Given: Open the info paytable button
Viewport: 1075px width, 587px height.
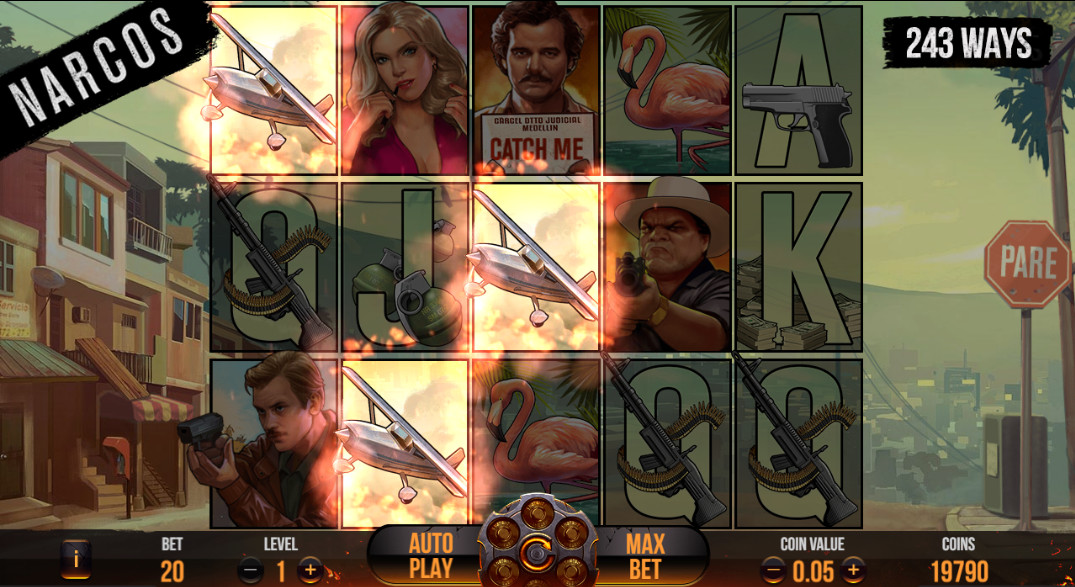Looking at the screenshot, I should [73, 559].
